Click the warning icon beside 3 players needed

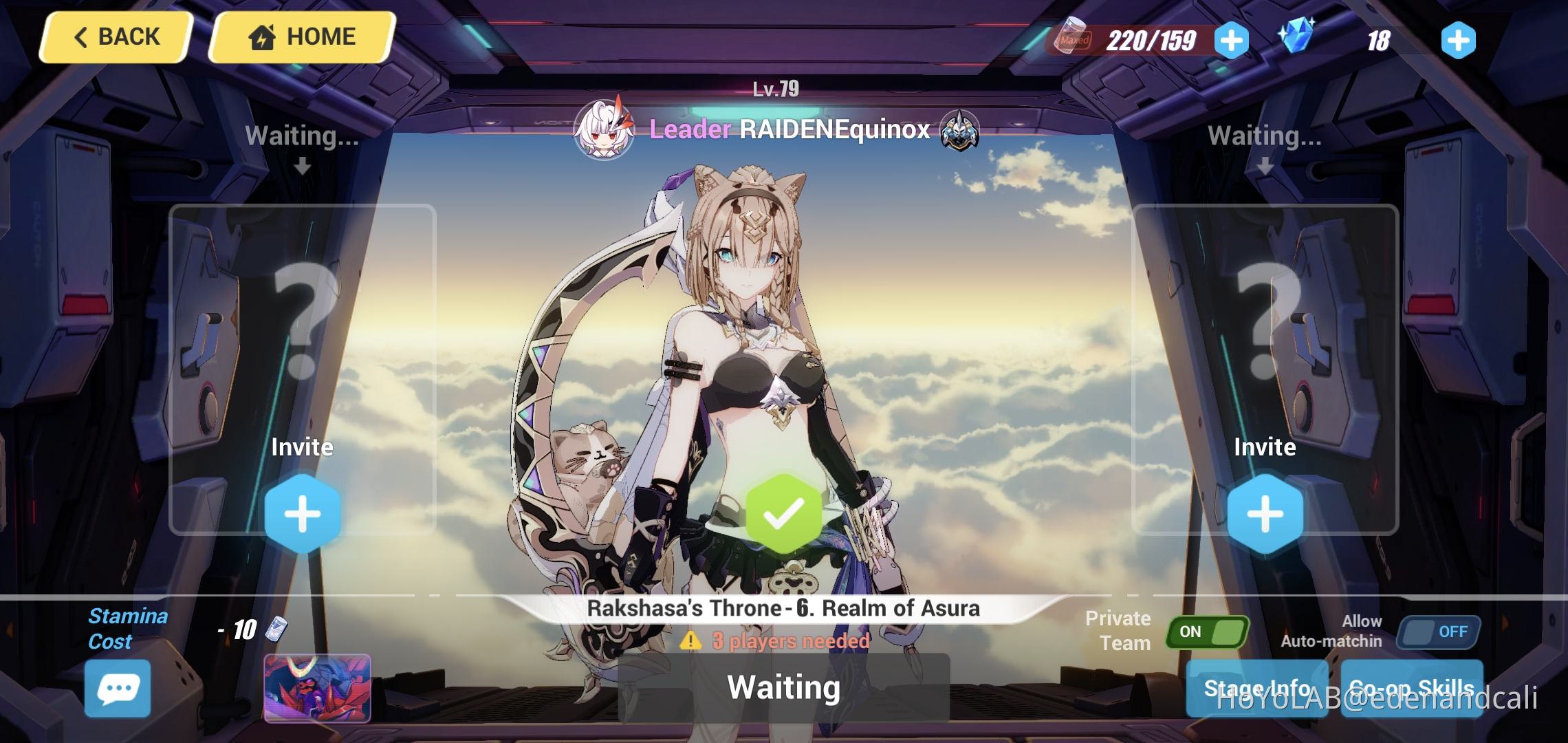click(688, 640)
